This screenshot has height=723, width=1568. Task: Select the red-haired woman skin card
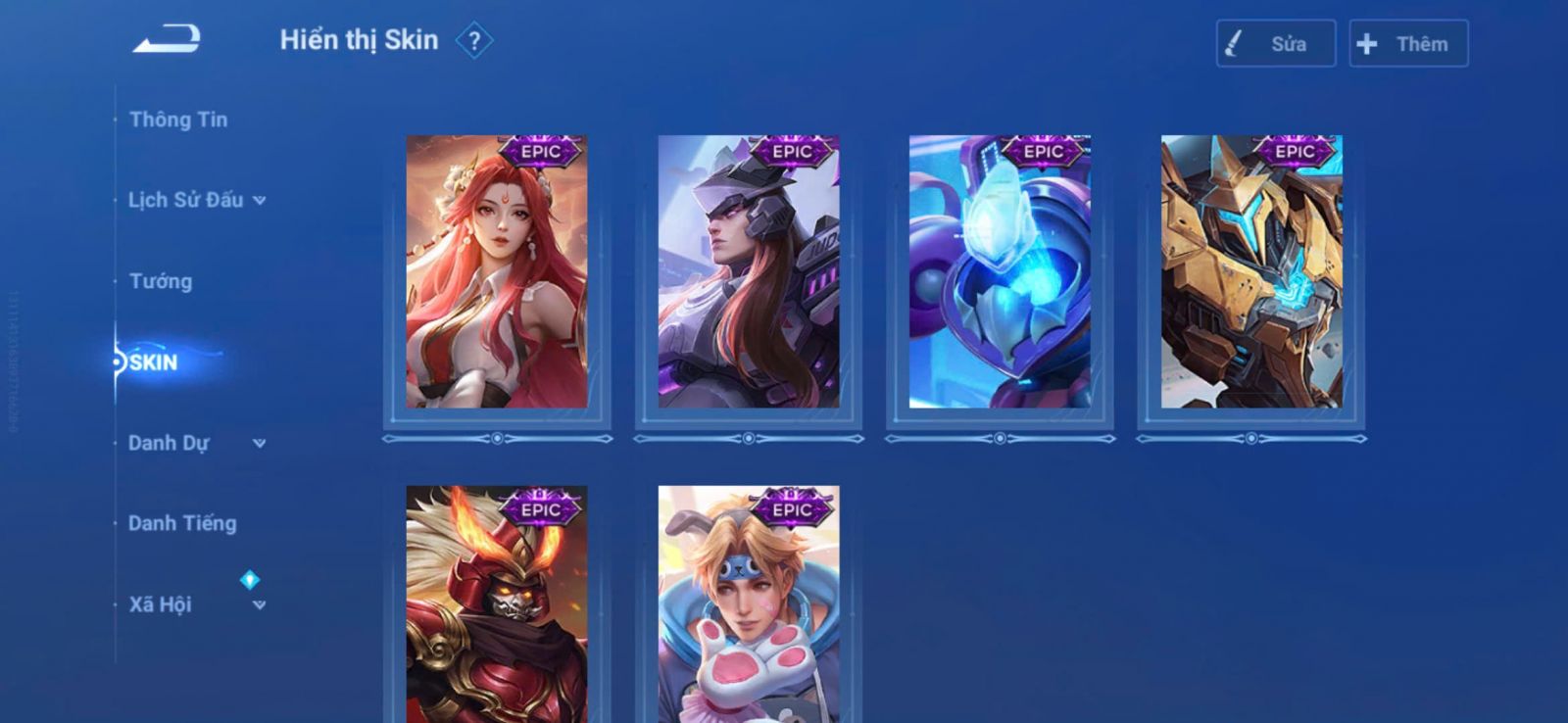[x=497, y=272]
